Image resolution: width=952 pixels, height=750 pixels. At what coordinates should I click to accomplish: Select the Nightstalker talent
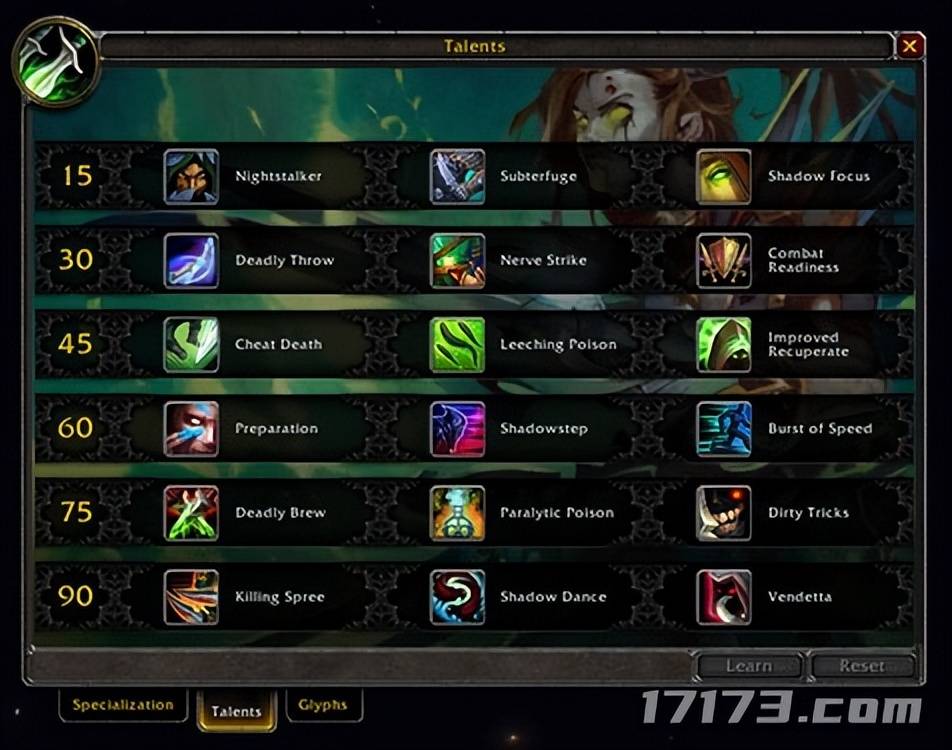tap(191, 177)
